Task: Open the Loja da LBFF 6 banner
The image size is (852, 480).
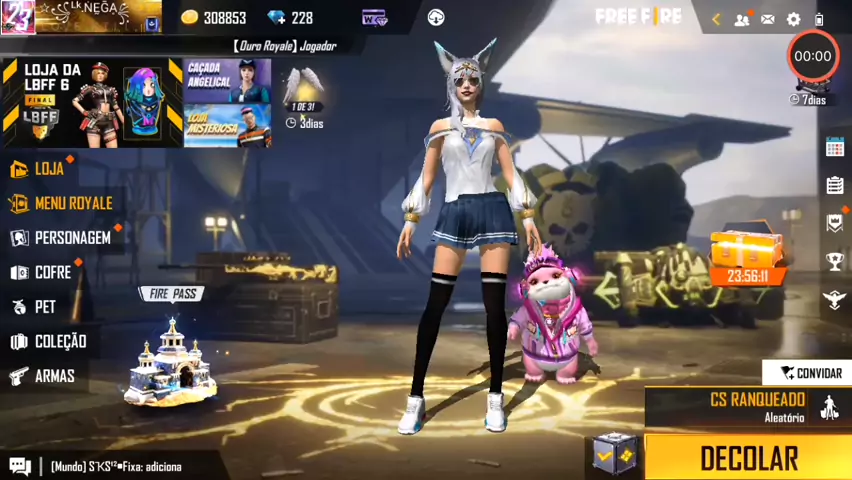Action: [x=92, y=103]
